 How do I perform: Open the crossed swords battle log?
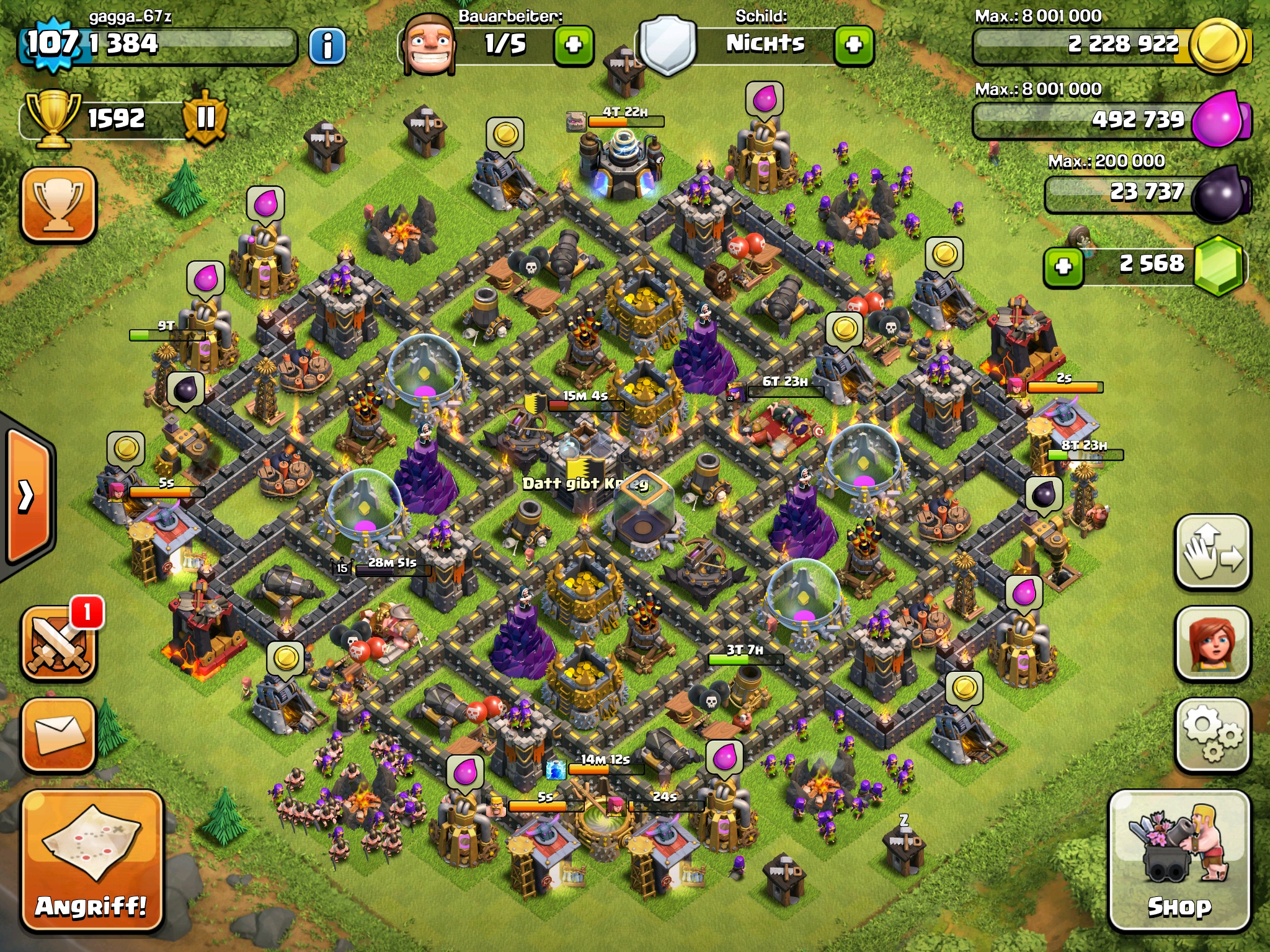(59, 645)
